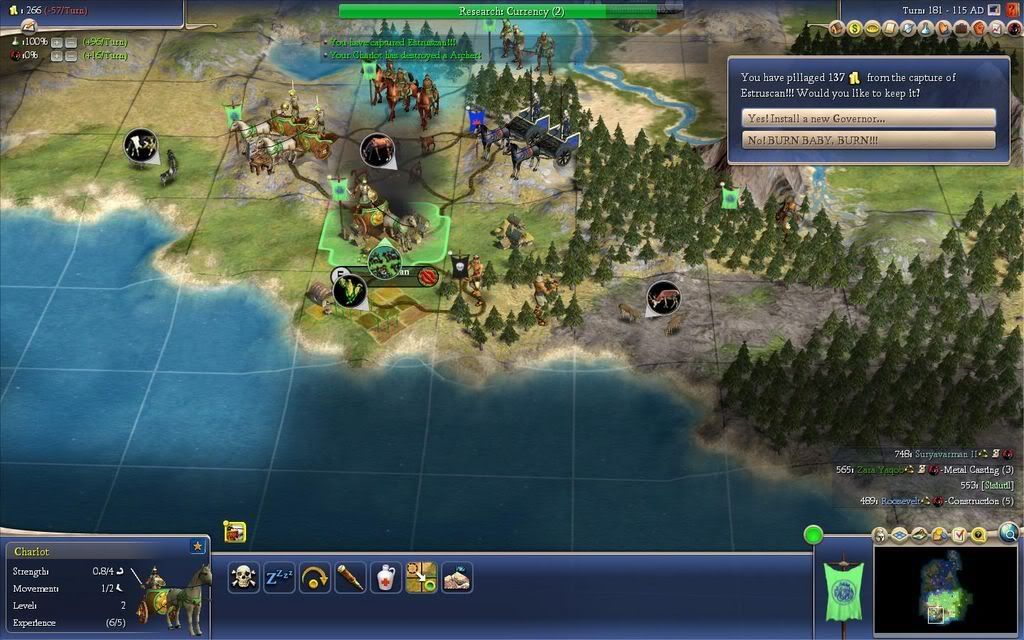Open the finance advisor dollar icon
Screen dimensions: 1024x640
[x=856, y=29]
